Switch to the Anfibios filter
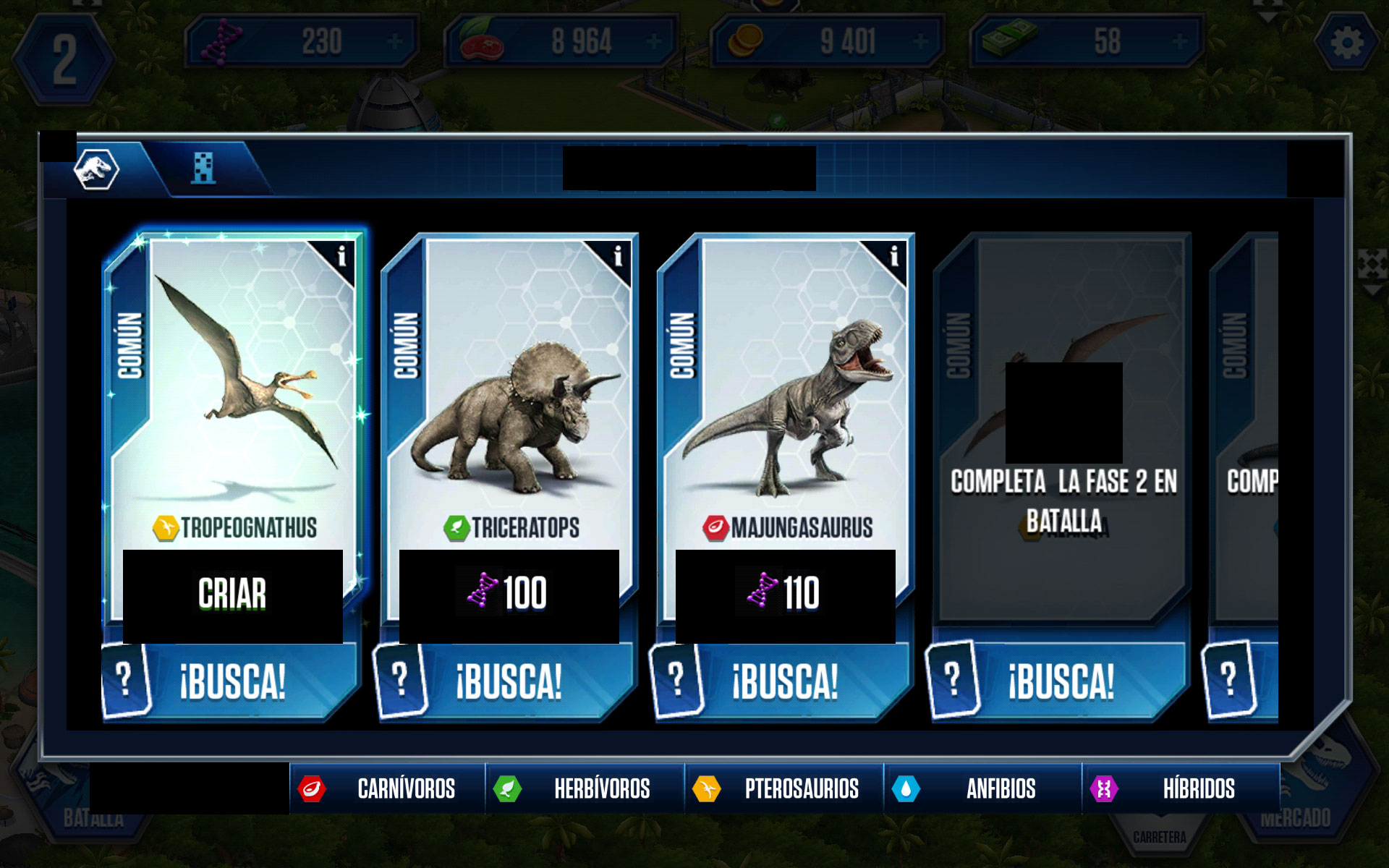The width and height of the screenshot is (1389, 868). click(x=982, y=788)
